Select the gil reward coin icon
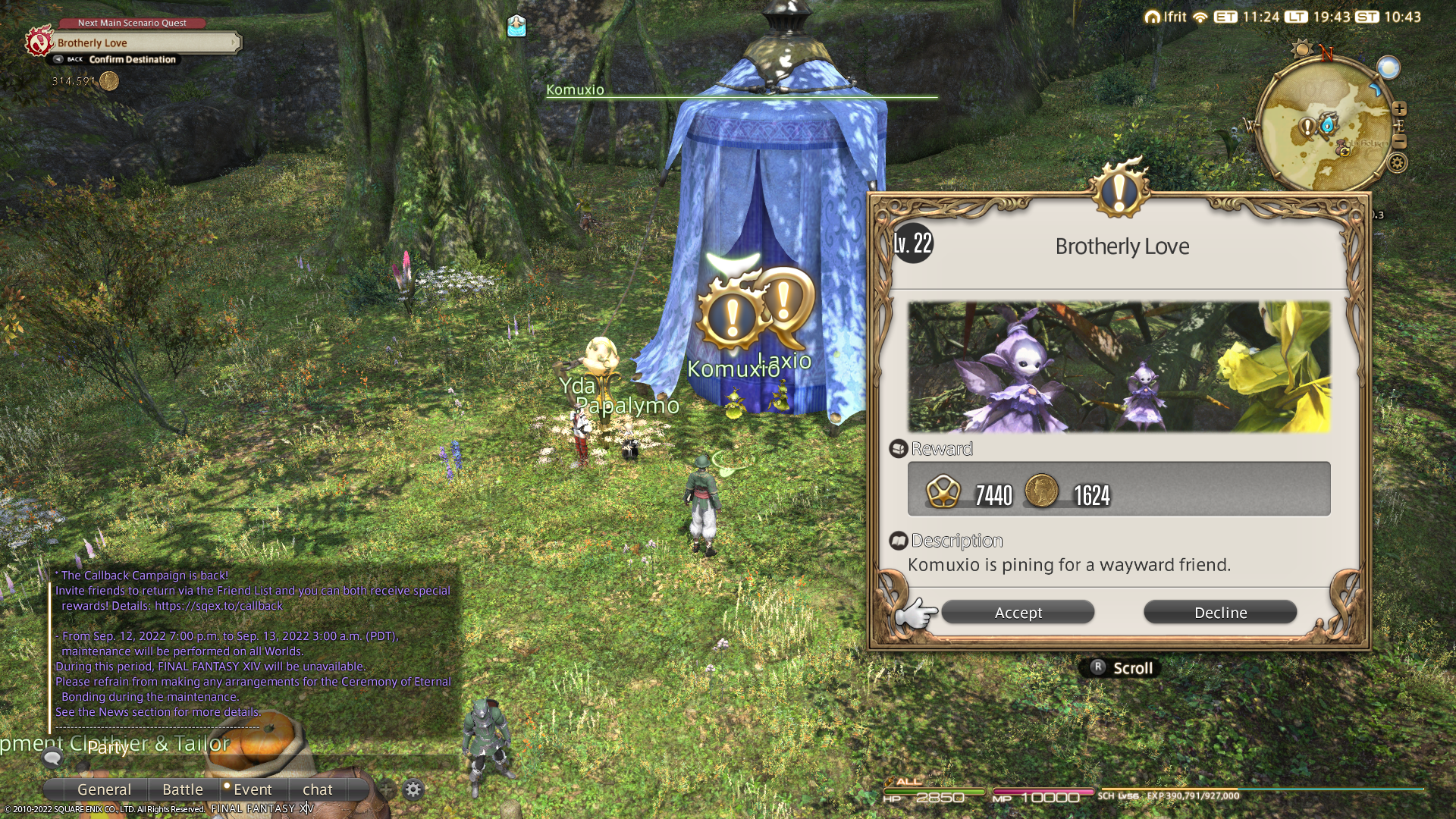This screenshot has width=1456, height=819. [1042, 491]
